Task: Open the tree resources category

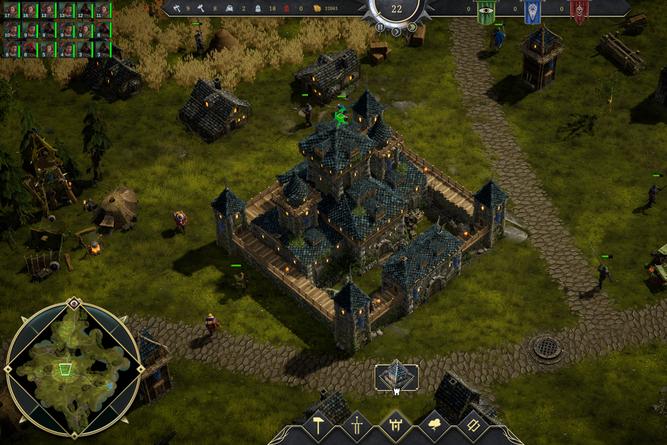Action: click(x=435, y=426)
